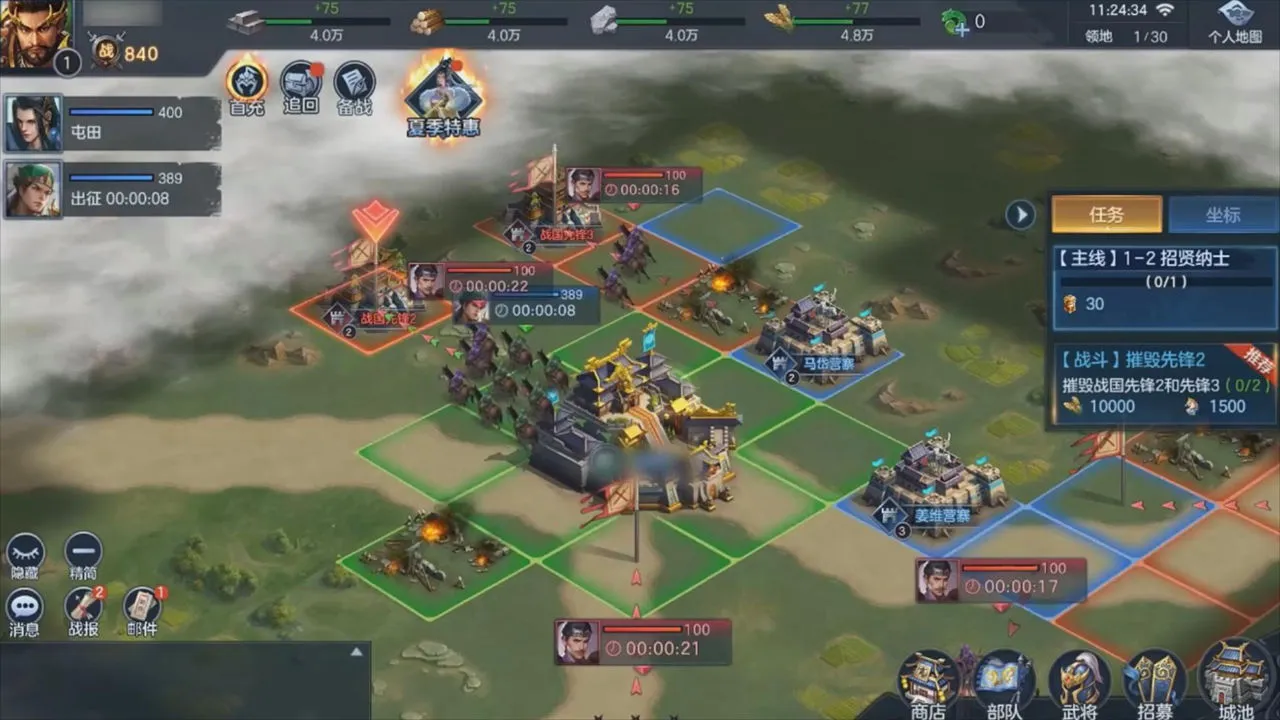Select the 出征 marching troop row
This screenshot has height=720, width=1280.
click(112, 189)
